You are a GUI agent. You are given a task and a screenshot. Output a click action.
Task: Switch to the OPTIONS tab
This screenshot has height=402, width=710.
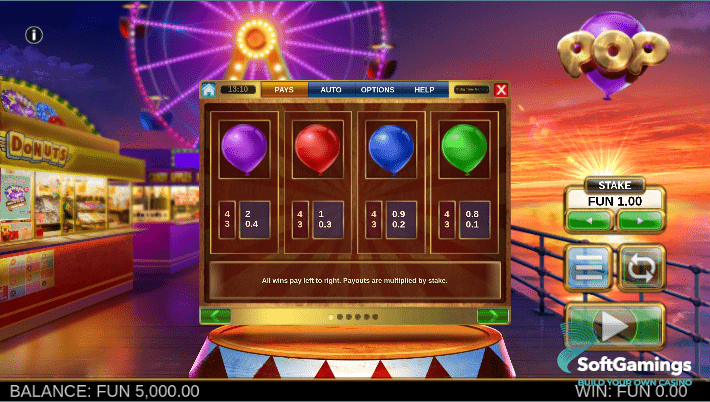(x=378, y=90)
